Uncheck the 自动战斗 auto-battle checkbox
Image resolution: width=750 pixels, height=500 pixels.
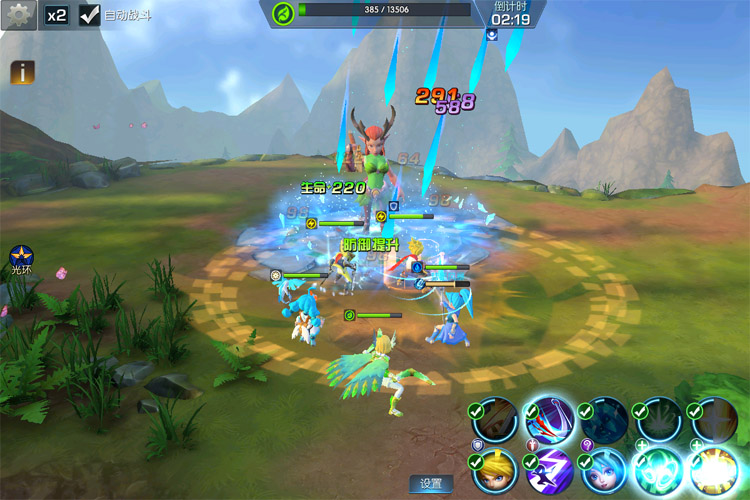point(90,16)
